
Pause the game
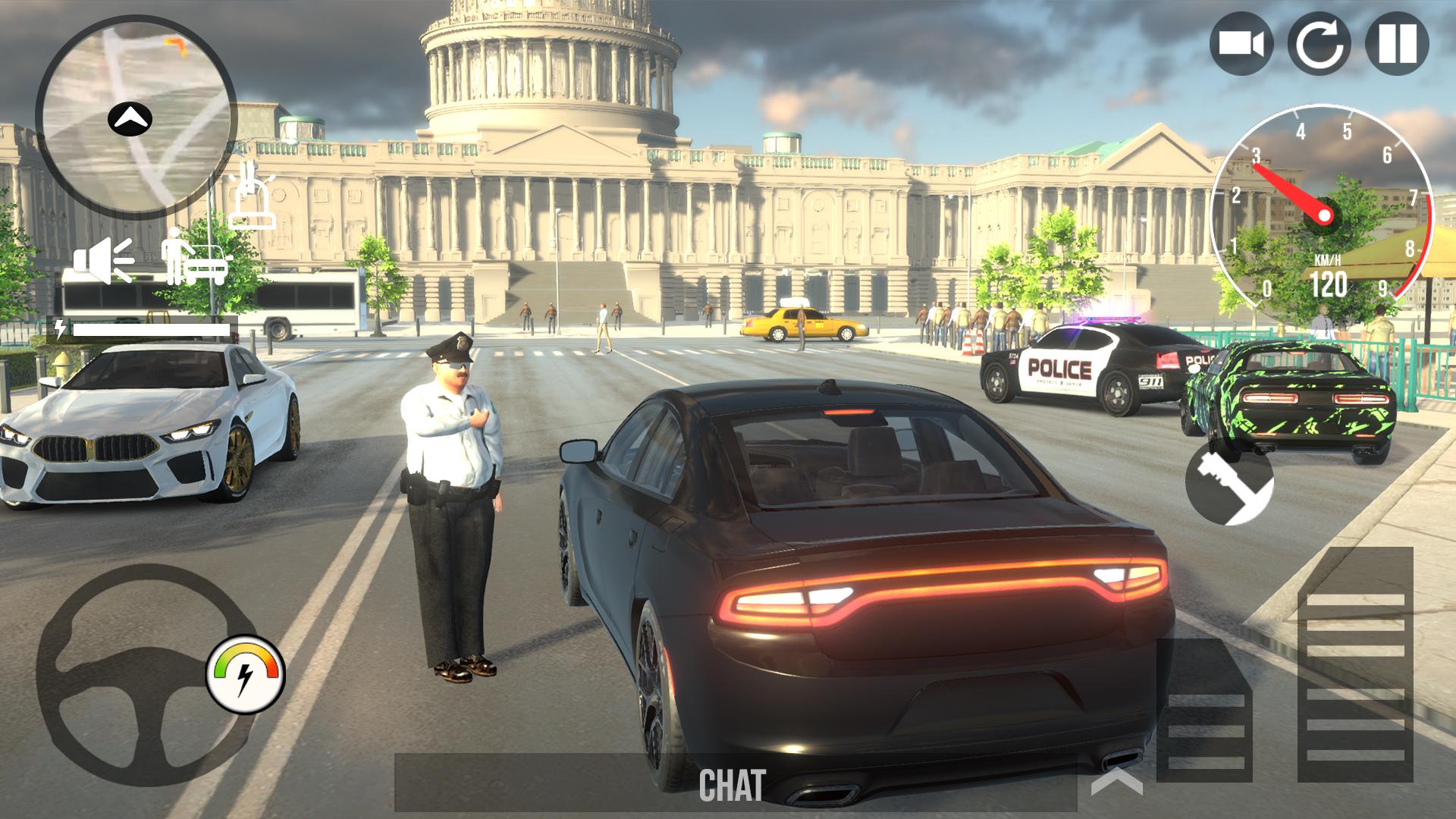point(1397,43)
